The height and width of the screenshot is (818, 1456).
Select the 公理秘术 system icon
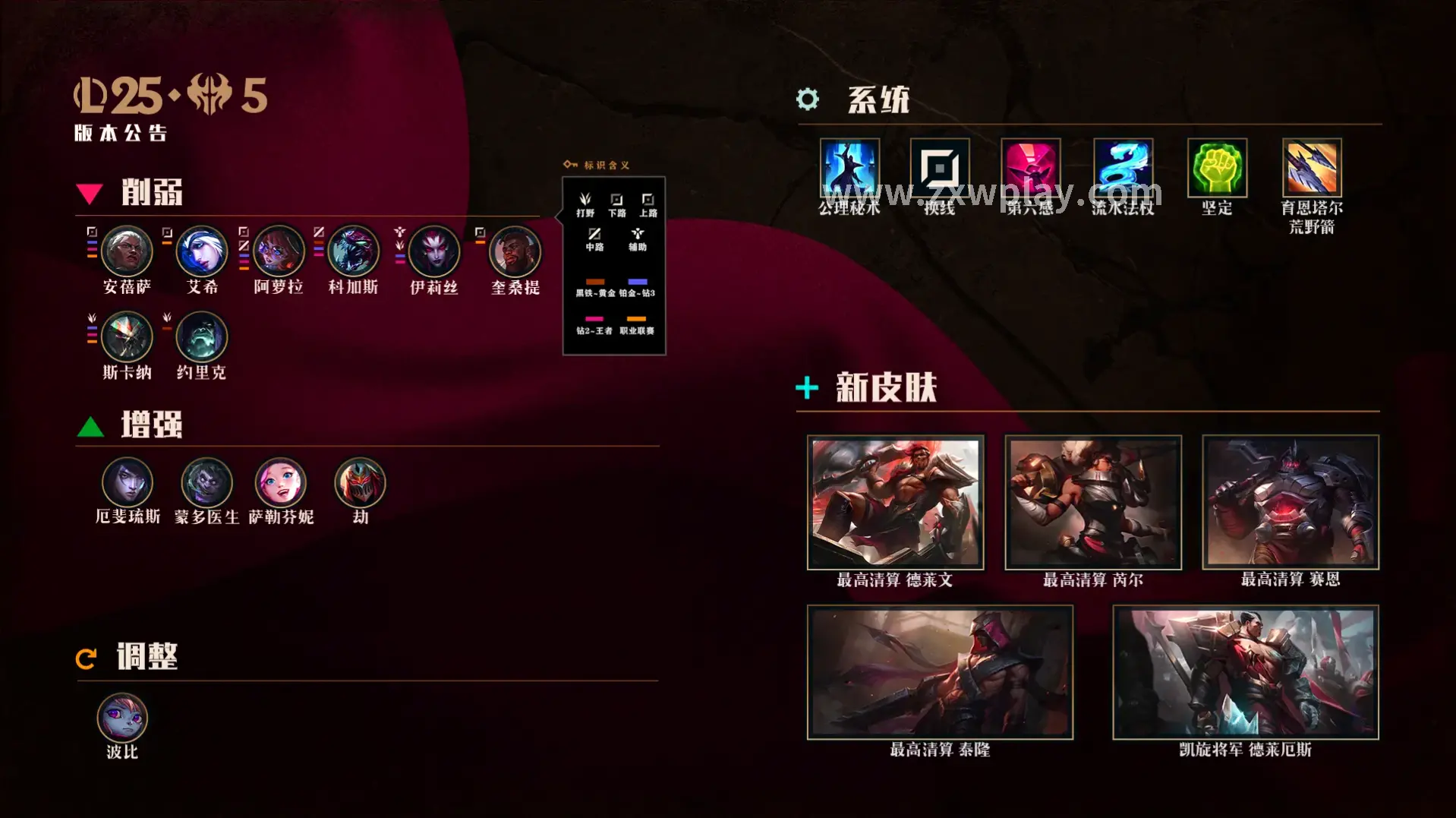tap(849, 169)
